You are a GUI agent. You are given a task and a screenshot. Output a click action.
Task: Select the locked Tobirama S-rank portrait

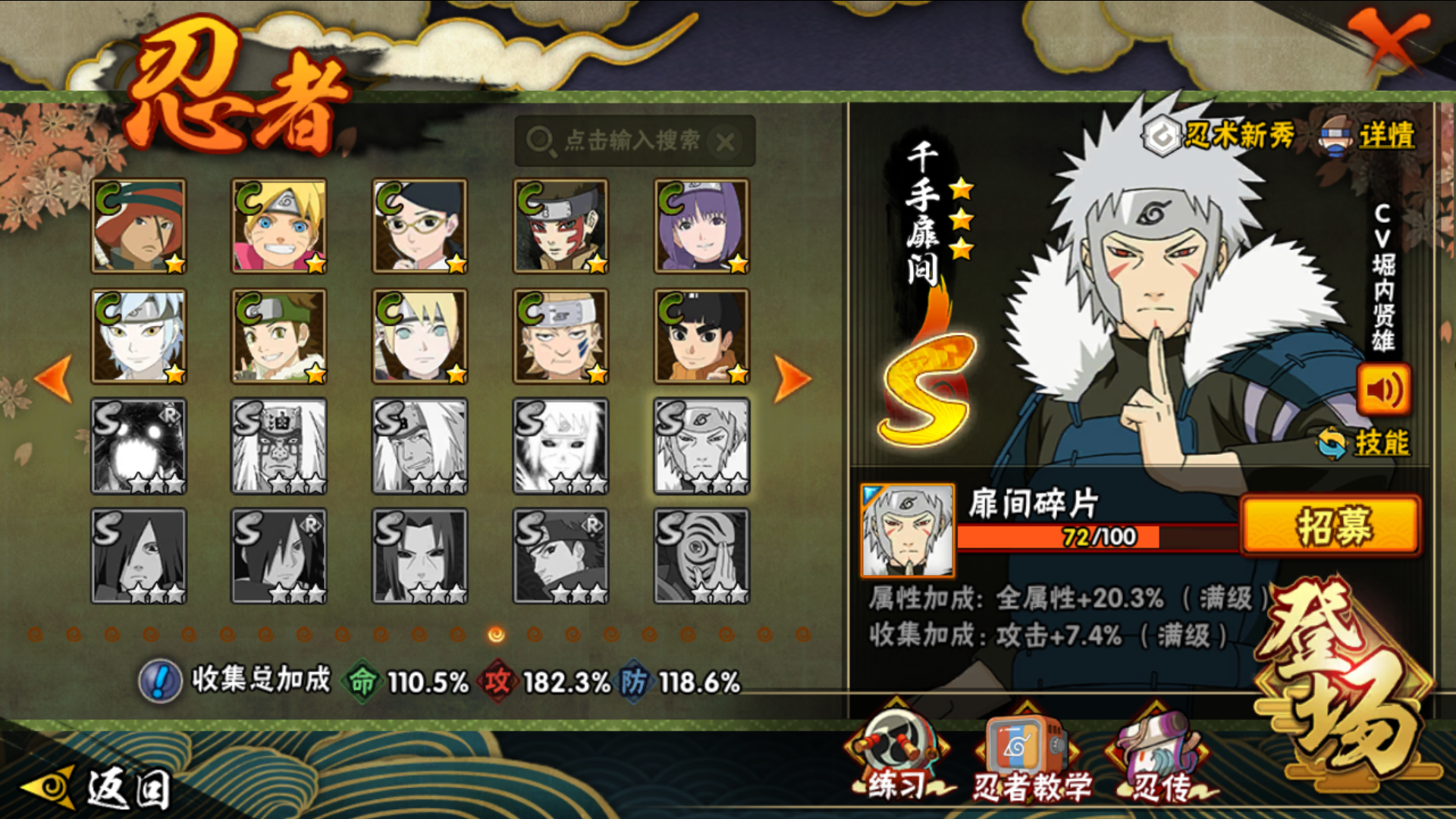[701, 446]
